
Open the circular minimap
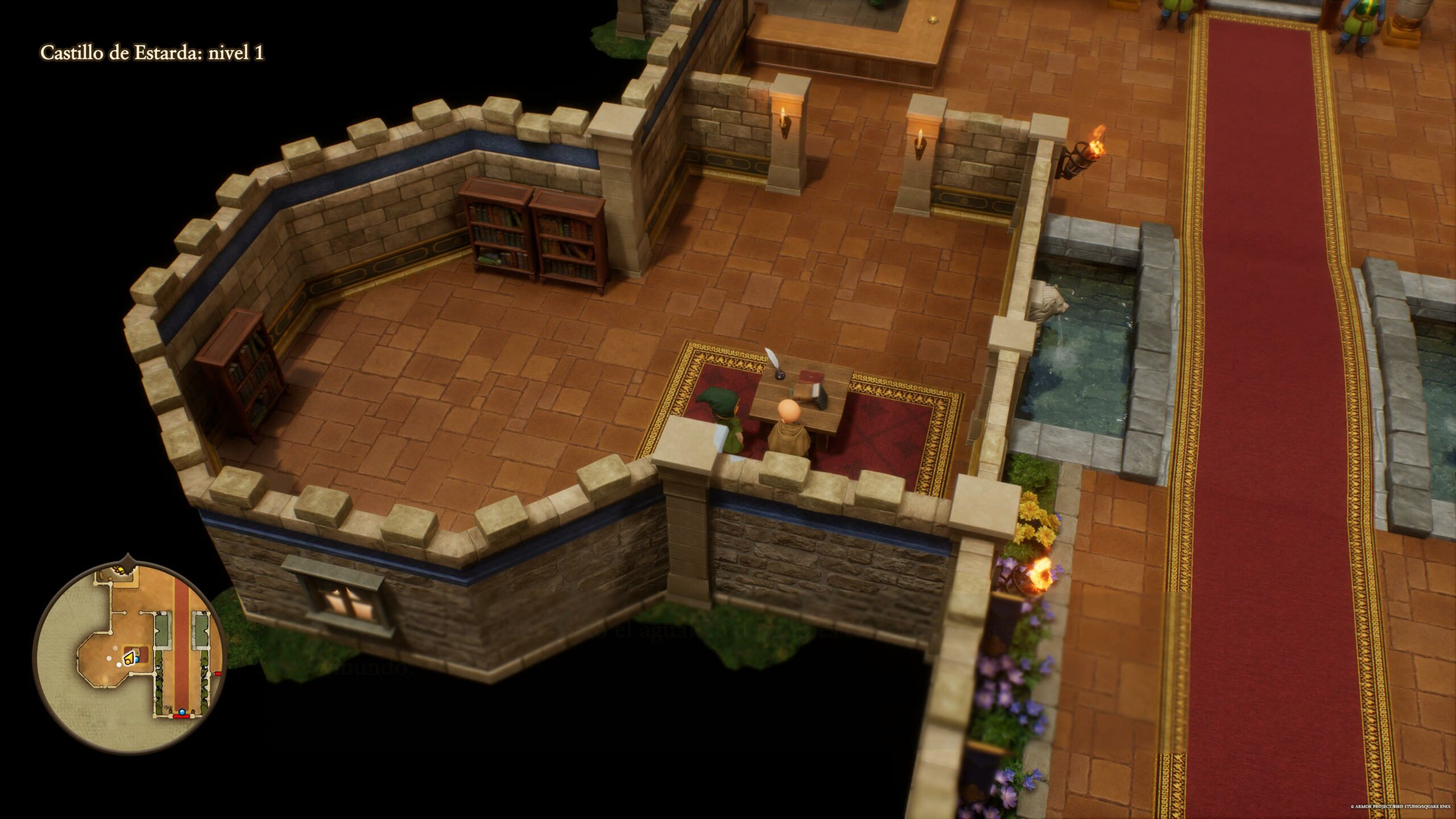(x=130, y=656)
